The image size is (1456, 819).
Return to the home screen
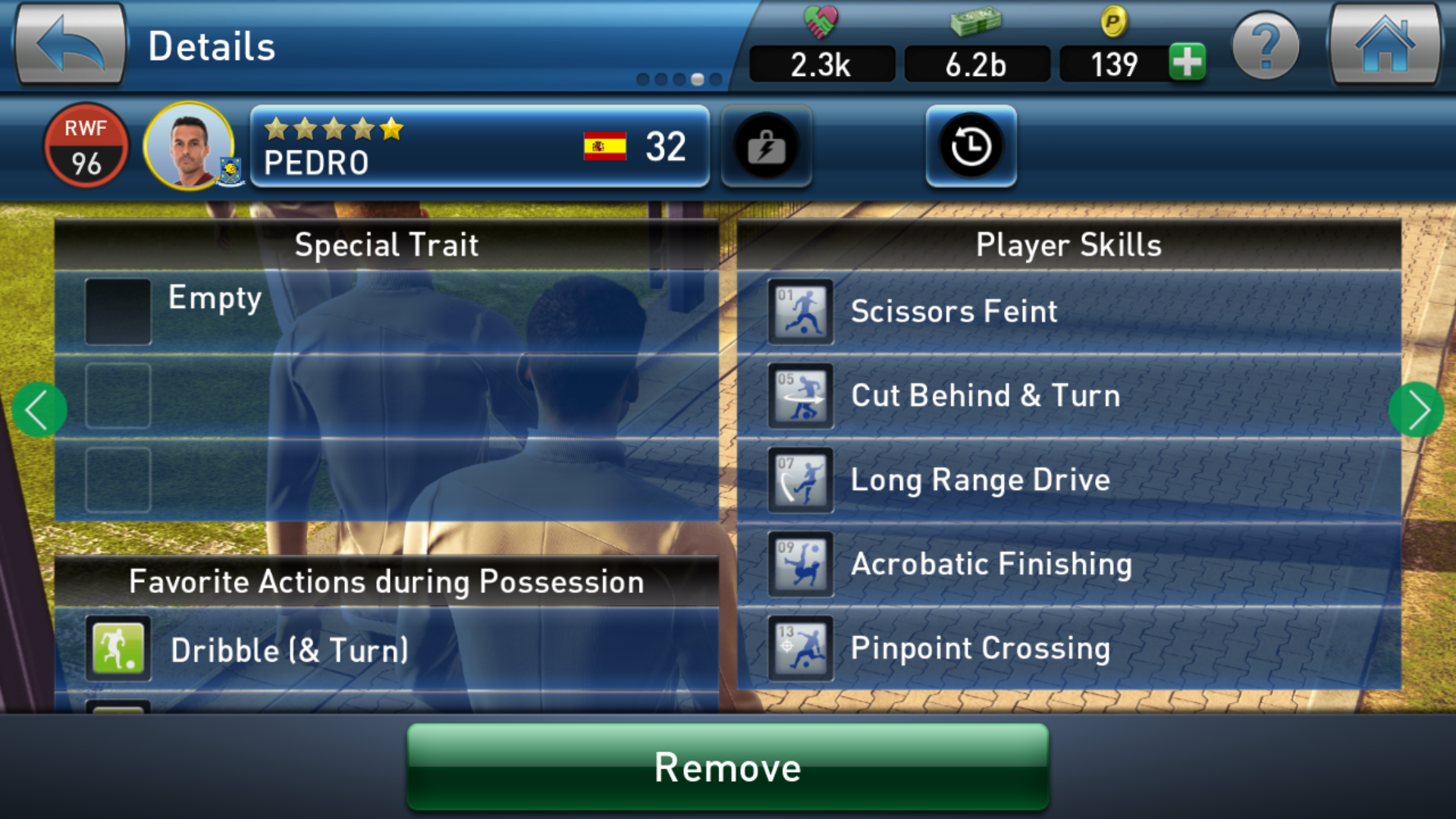[x=1384, y=45]
